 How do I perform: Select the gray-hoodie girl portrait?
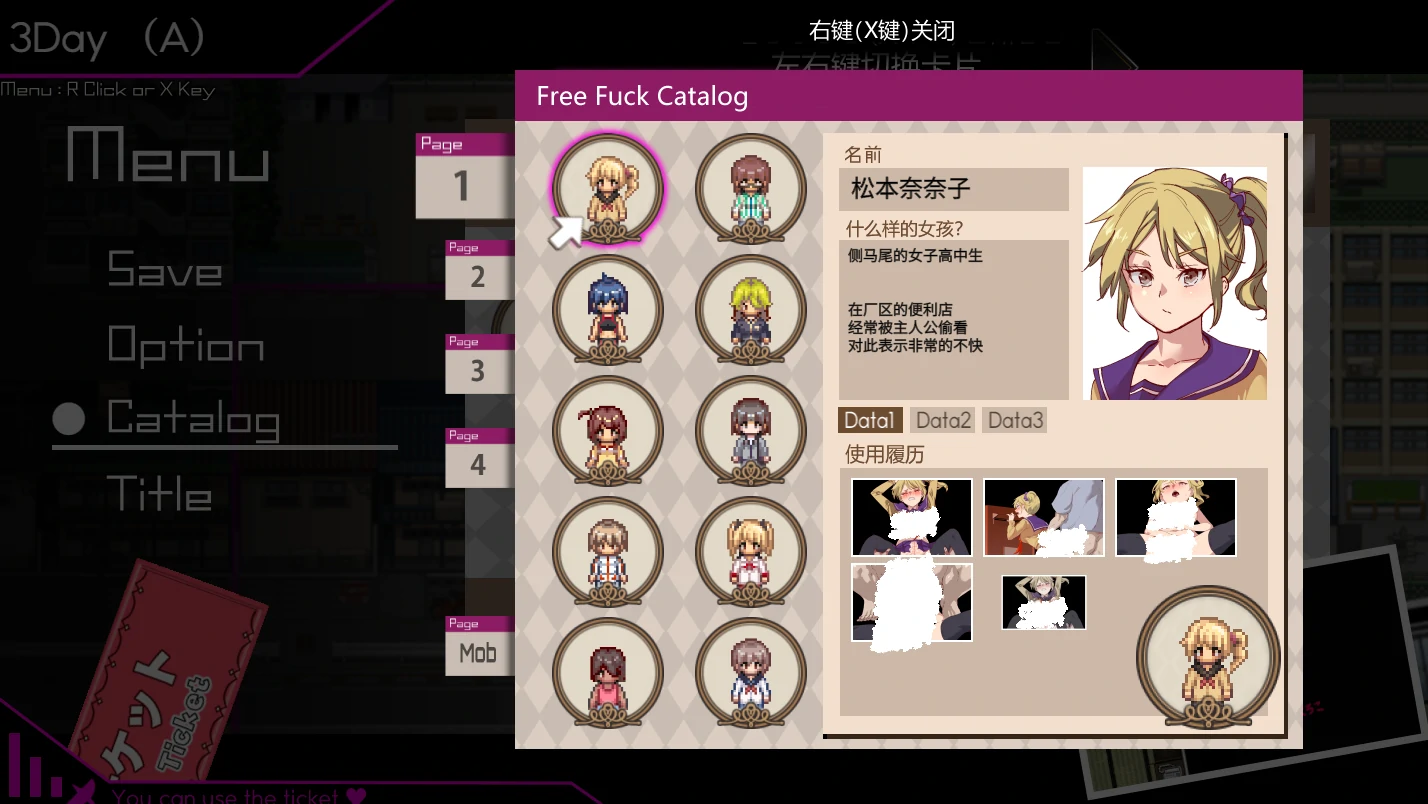click(x=750, y=431)
